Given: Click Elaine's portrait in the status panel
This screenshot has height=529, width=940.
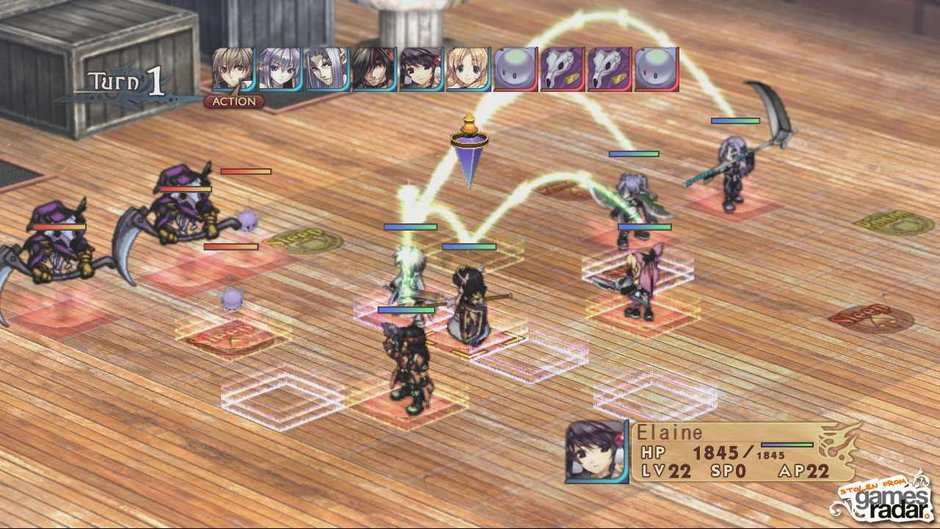Looking at the screenshot, I should [597, 450].
